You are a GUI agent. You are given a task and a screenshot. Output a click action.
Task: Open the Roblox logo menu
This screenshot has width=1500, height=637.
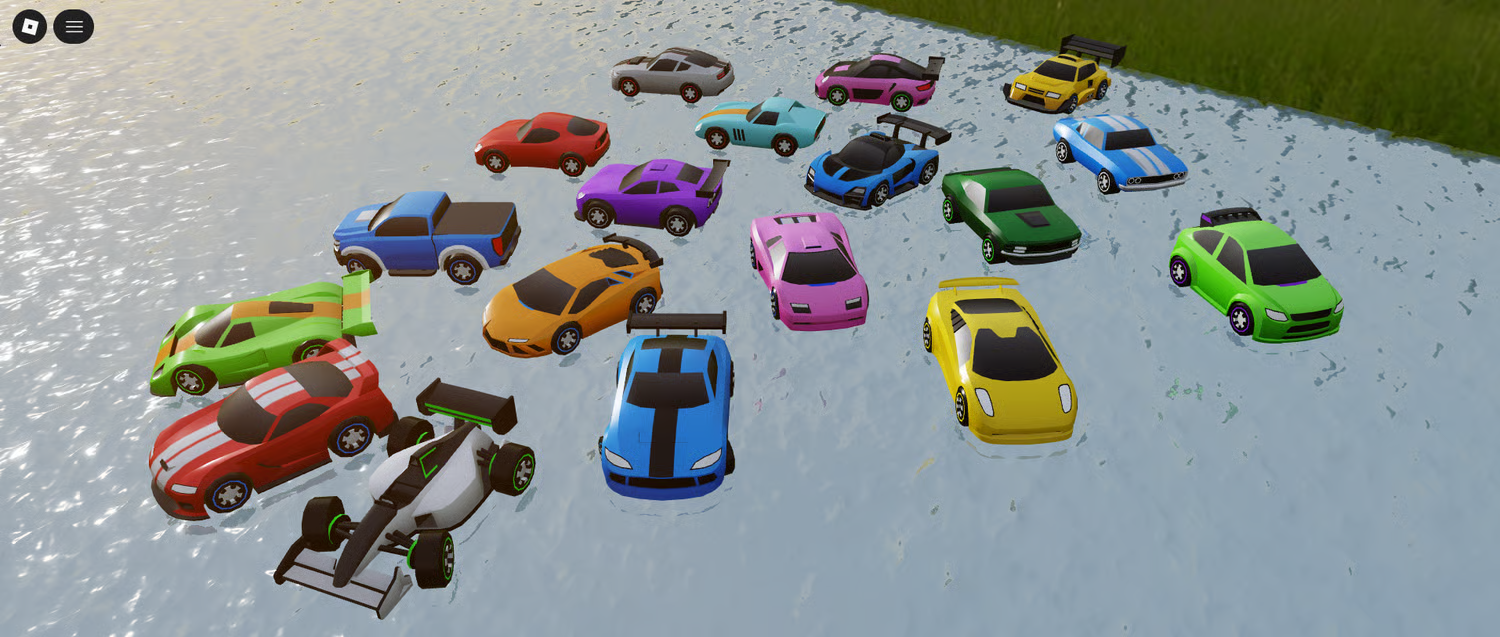click(x=30, y=27)
